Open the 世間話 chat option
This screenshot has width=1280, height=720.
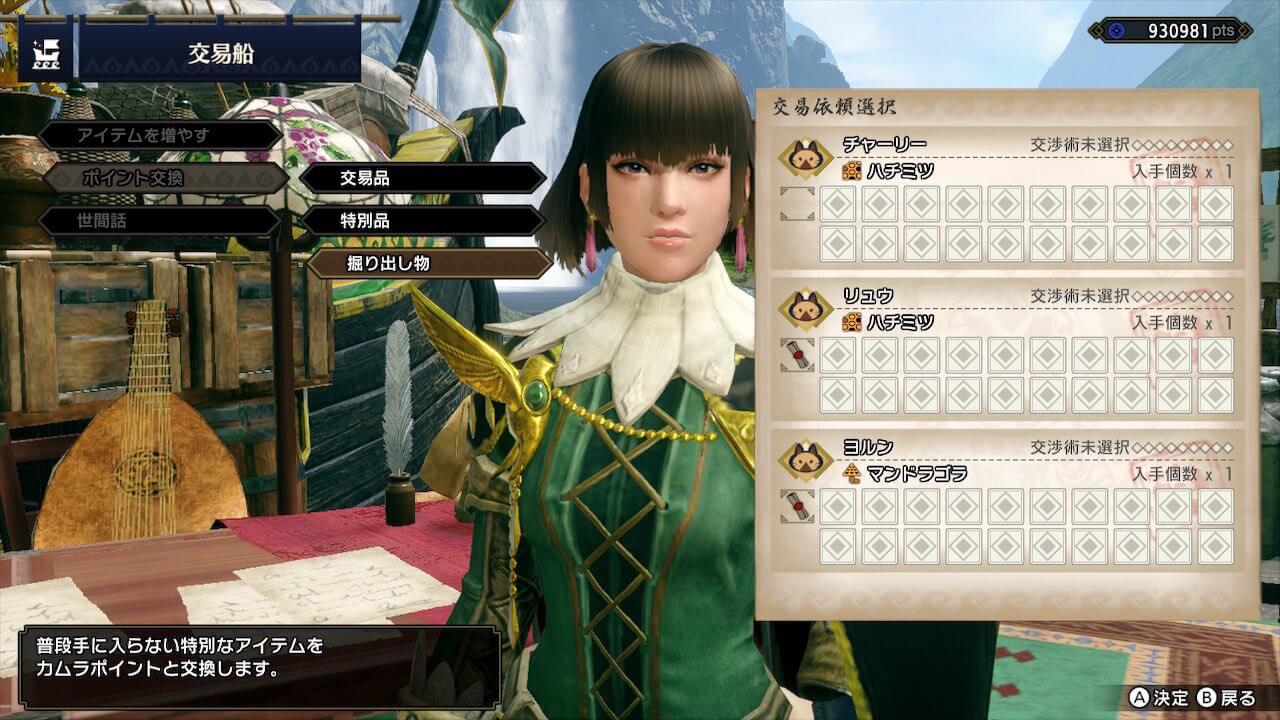(x=160, y=221)
